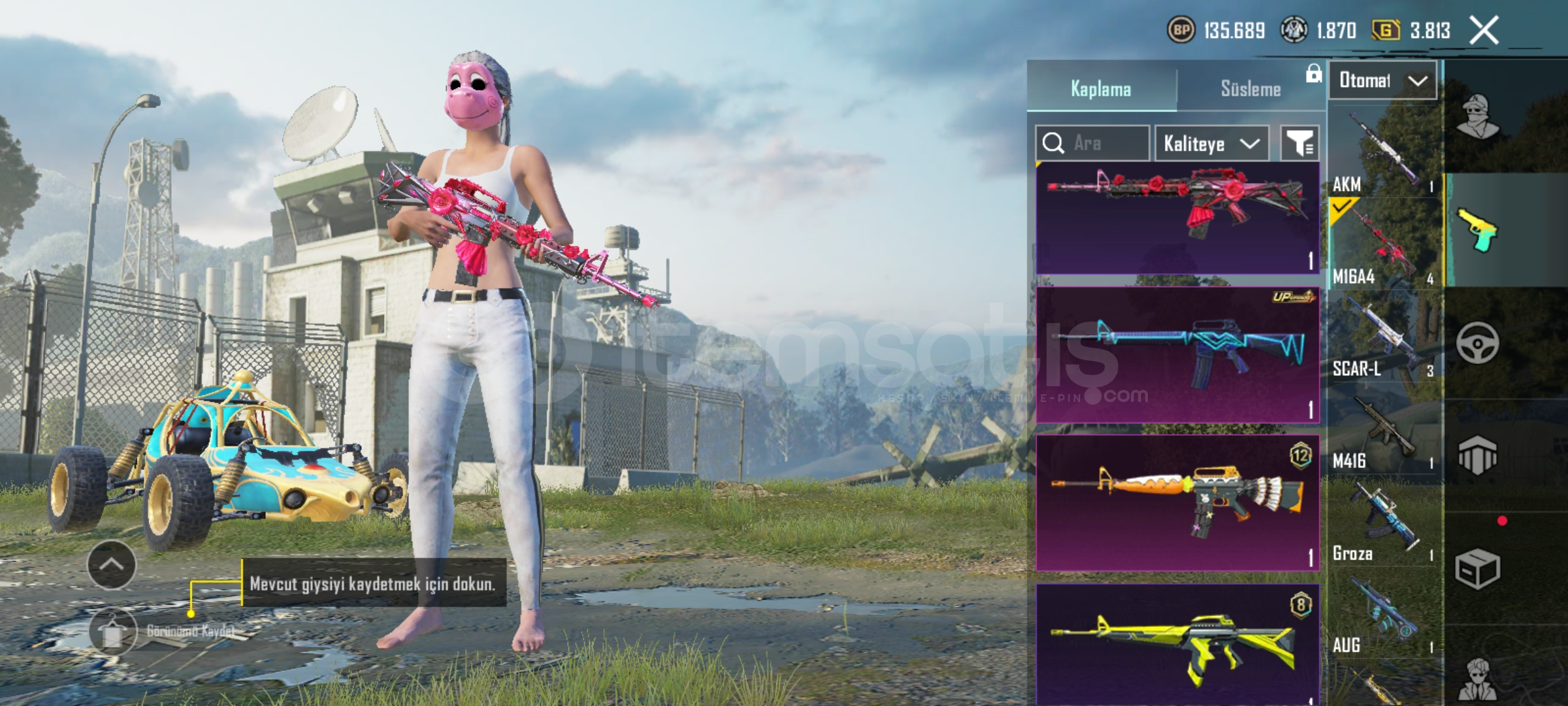The image size is (1568, 706).
Task: Open the Kaliteye sort dropdown
Action: (1211, 143)
